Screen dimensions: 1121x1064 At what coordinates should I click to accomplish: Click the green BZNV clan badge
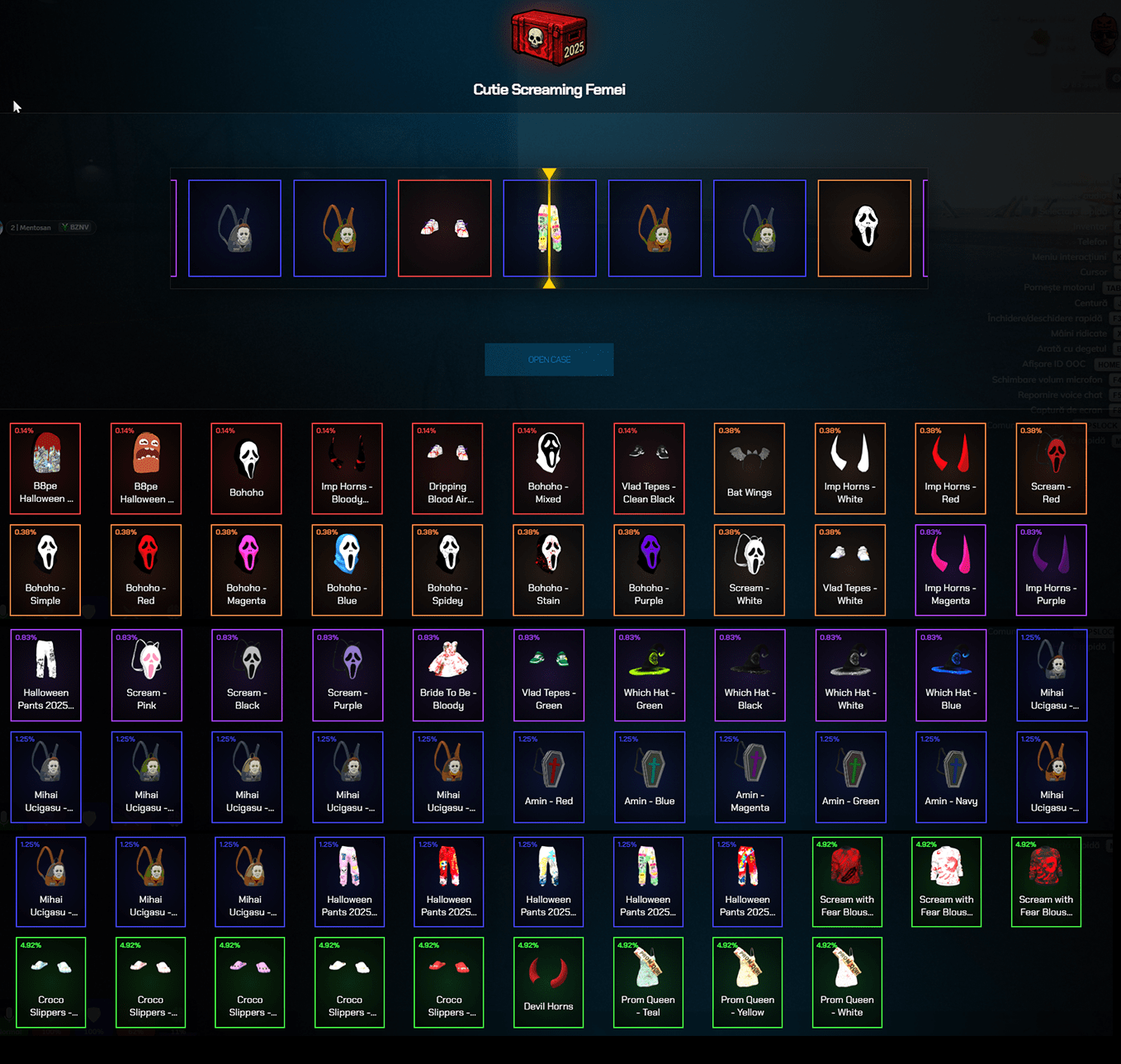[x=75, y=227]
